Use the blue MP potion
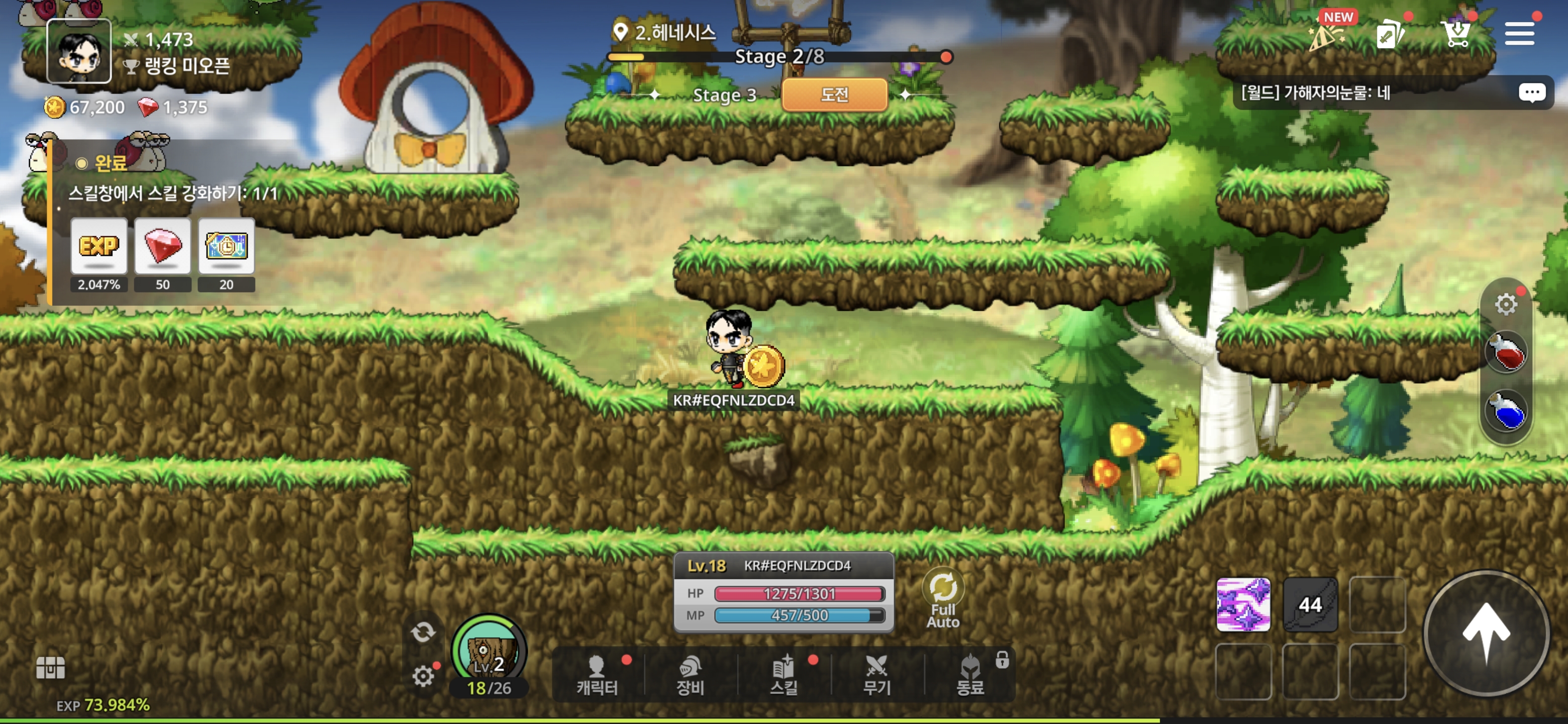This screenshot has height=724, width=1568. point(1507,411)
